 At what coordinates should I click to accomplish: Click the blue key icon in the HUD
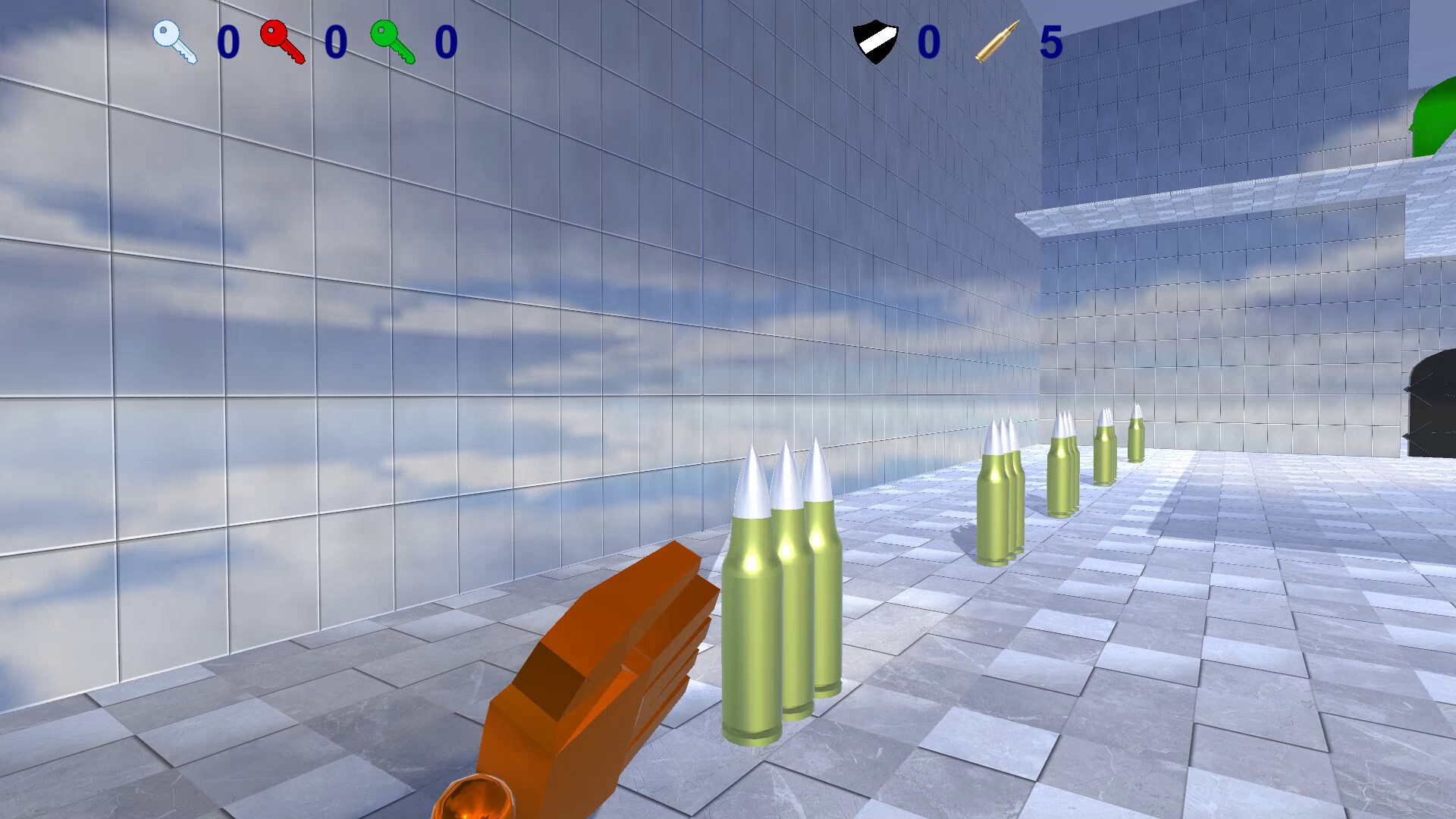click(176, 43)
